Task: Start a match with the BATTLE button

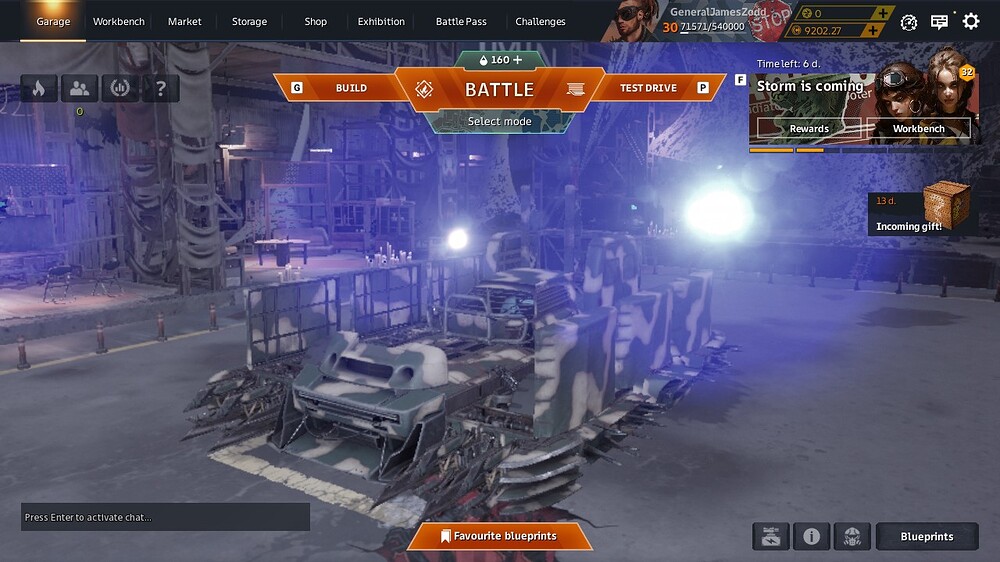Action: pyautogui.click(x=499, y=89)
